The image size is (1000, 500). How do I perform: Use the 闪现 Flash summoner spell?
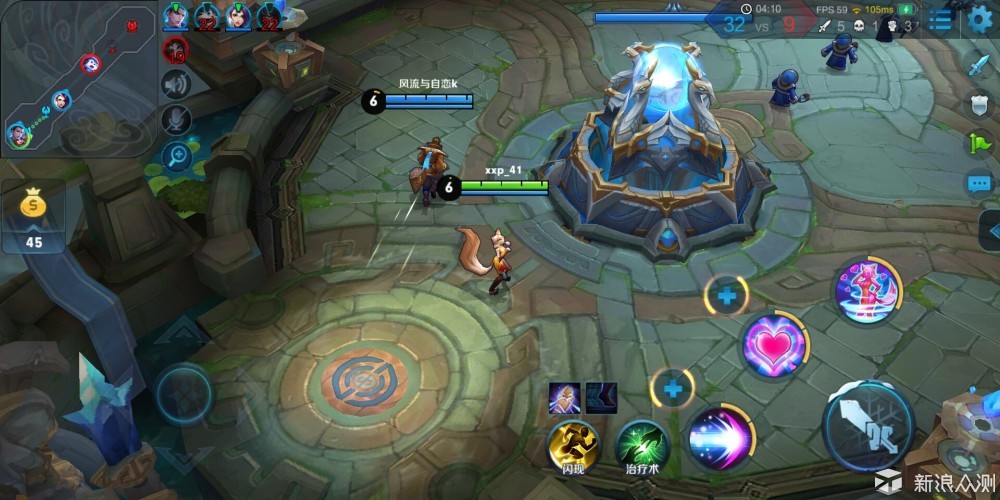tap(572, 443)
